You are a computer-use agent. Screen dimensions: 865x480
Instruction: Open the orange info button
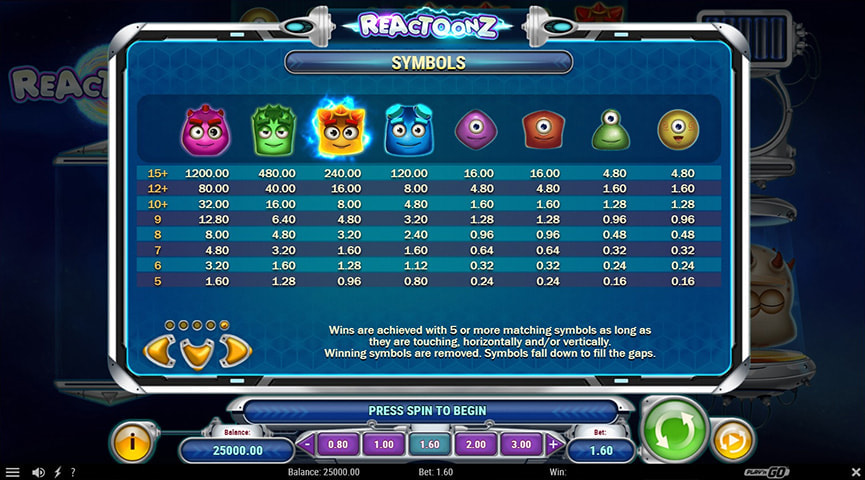tap(132, 441)
